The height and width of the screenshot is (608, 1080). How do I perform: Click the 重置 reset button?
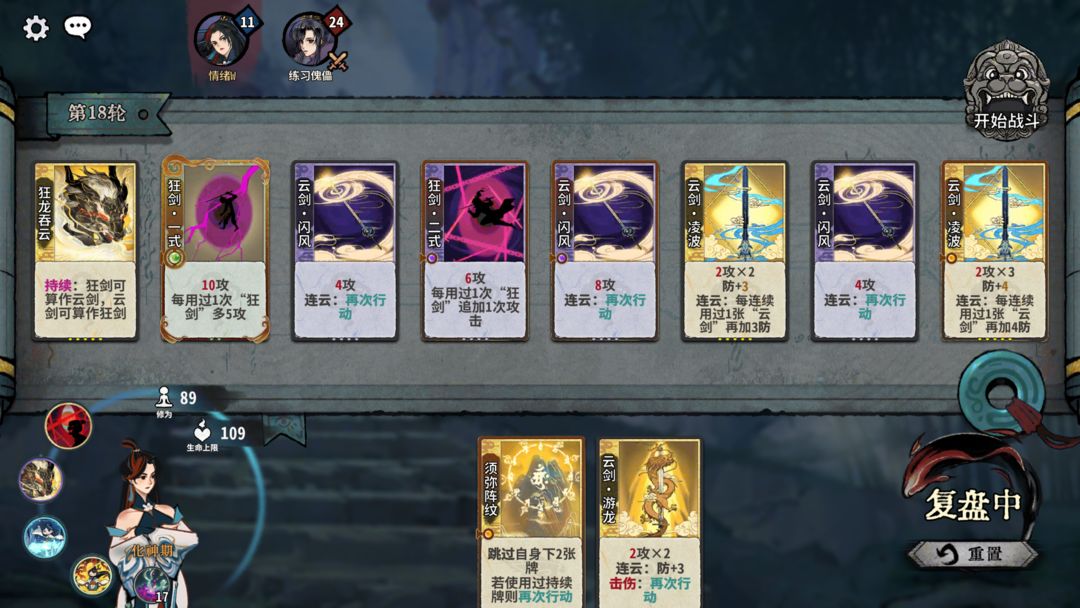[x=973, y=553]
